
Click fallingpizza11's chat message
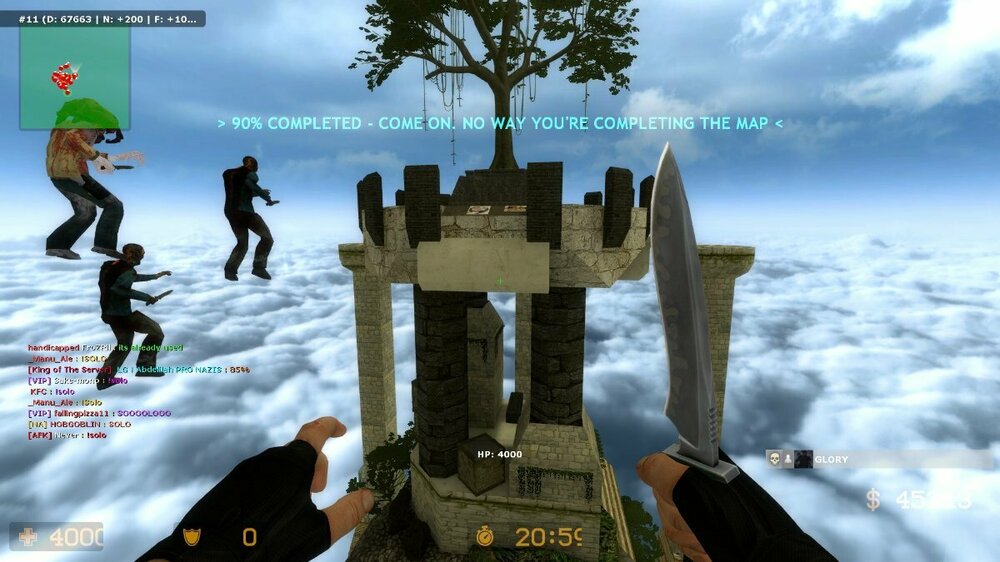tap(100, 413)
